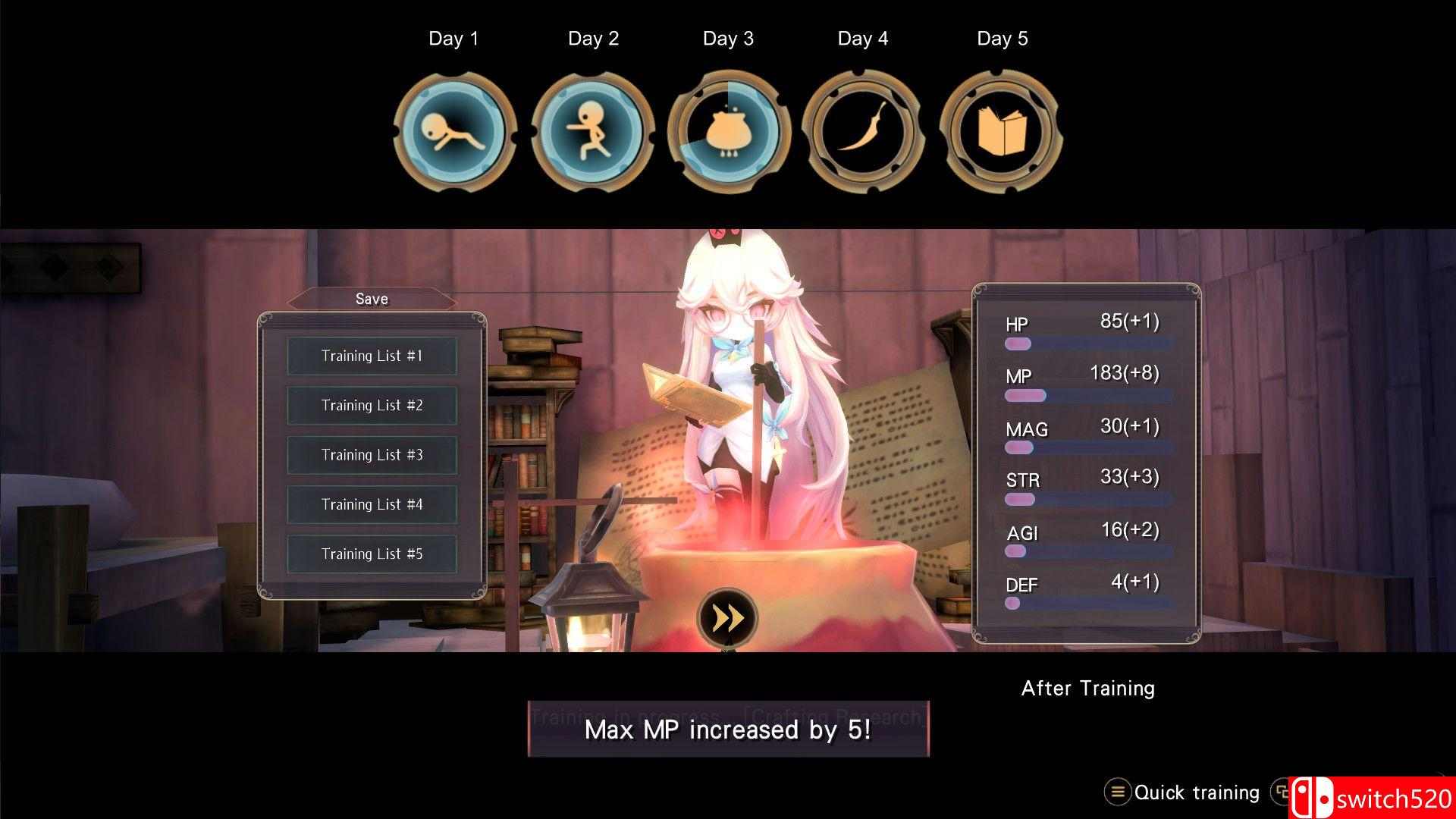Toggle Training List #5 selection

(x=372, y=554)
